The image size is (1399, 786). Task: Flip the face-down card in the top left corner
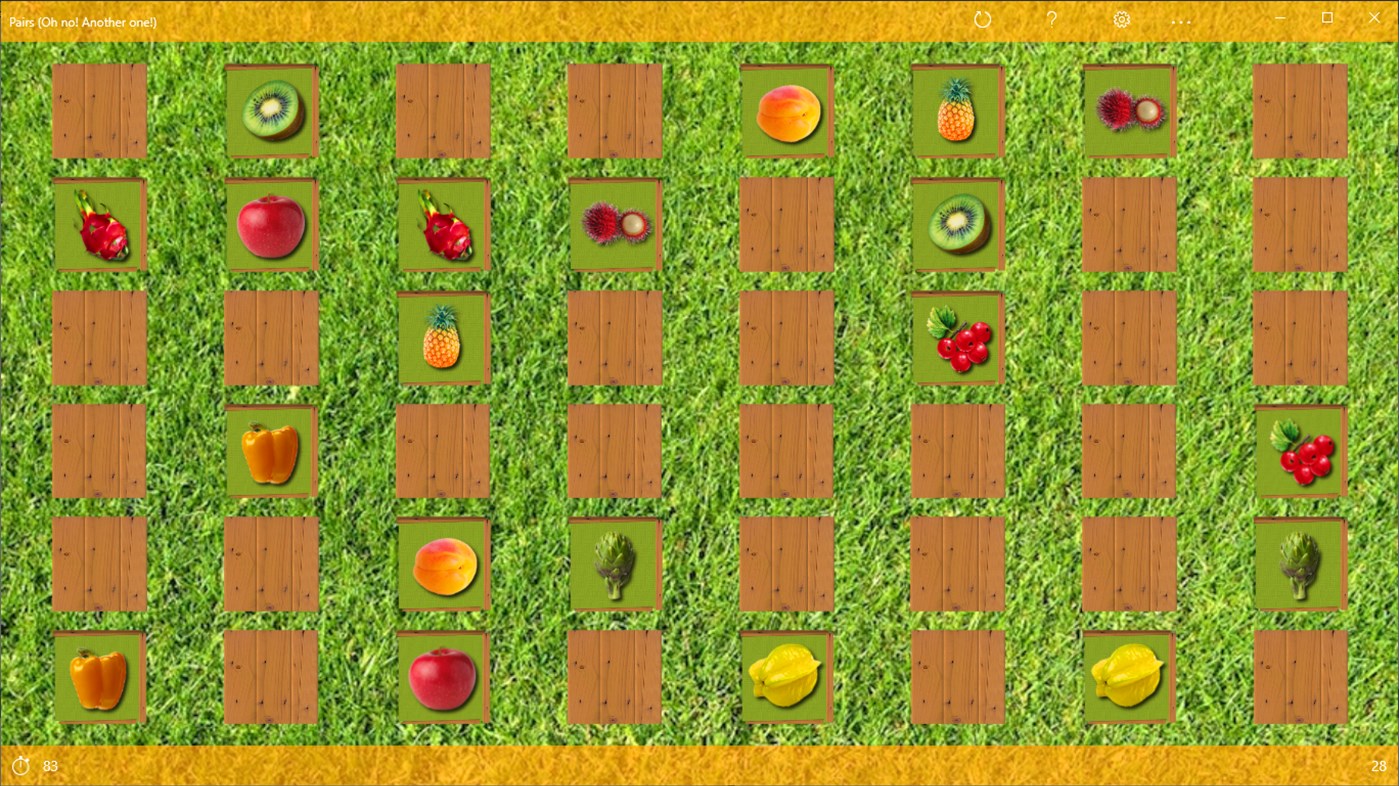click(x=100, y=110)
